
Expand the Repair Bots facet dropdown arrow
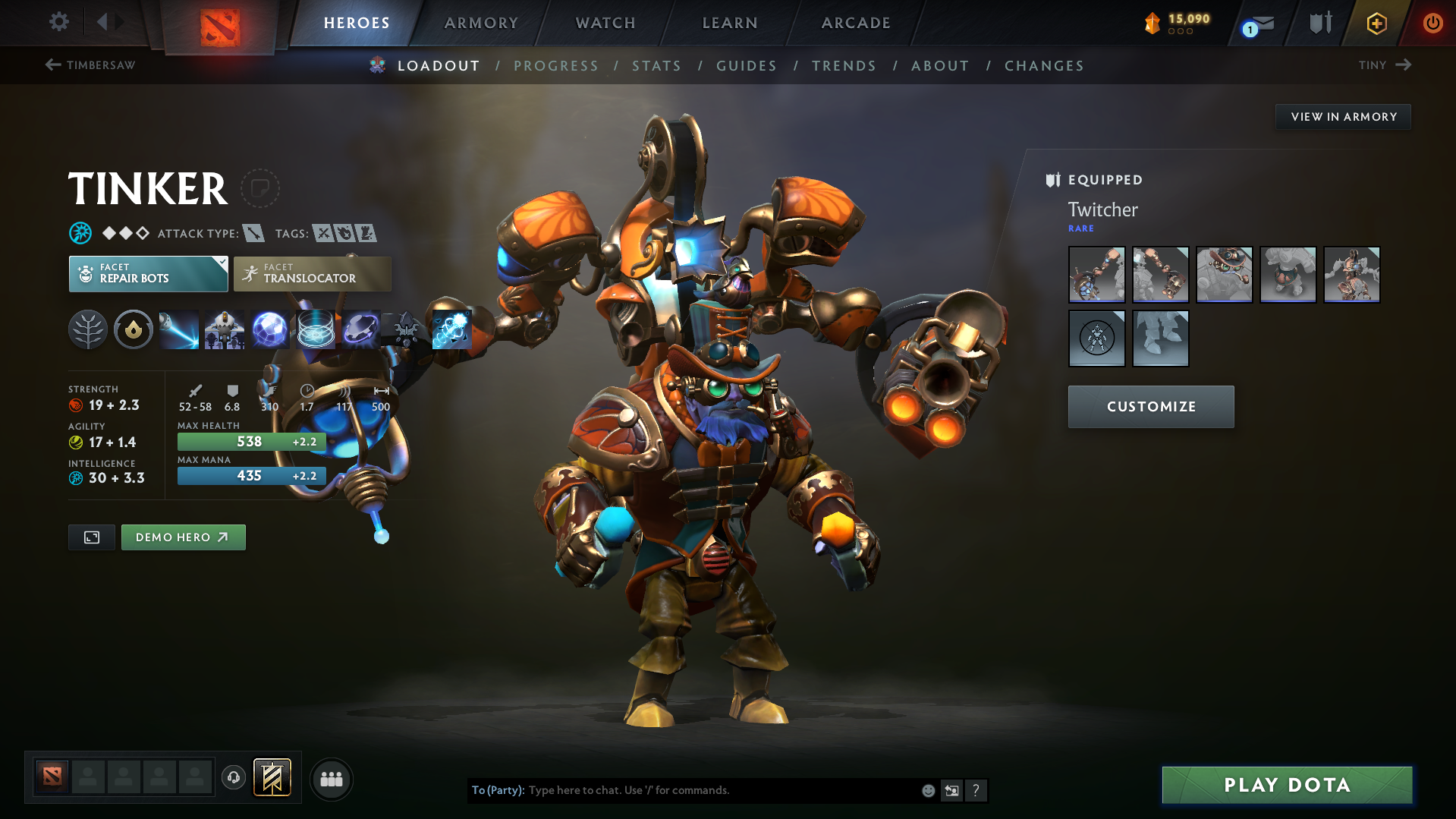pyautogui.click(x=221, y=263)
